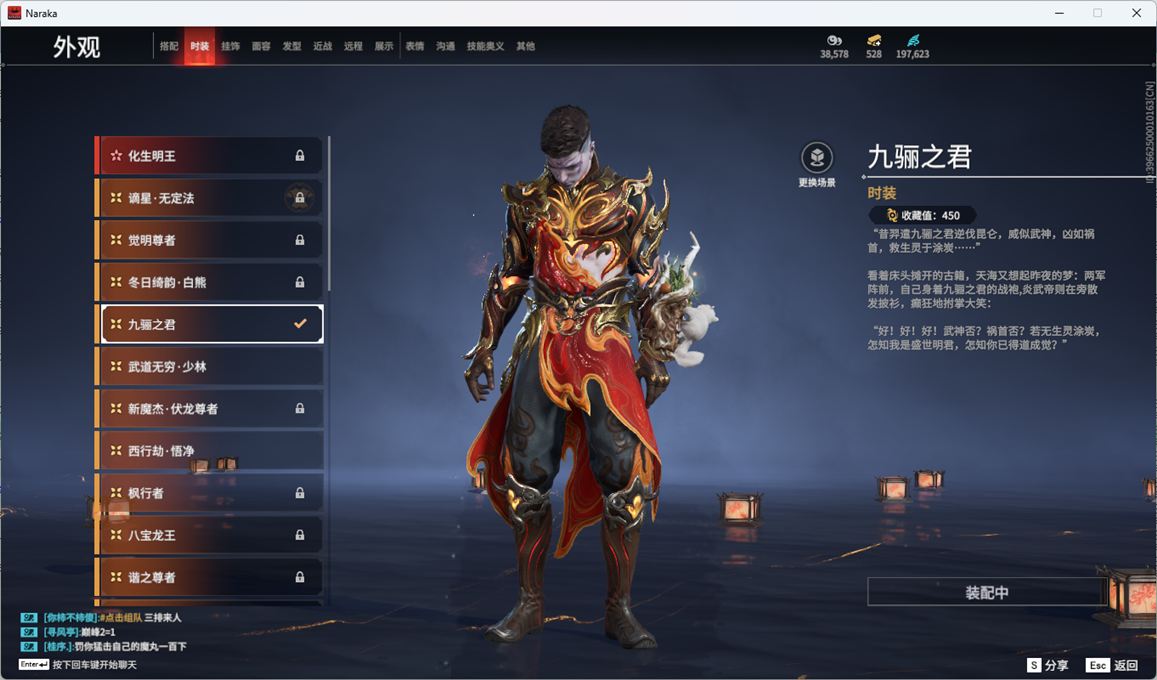The image size is (1157, 680).
Task: Close the Naraka window
Action: (x=1136, y=13)
